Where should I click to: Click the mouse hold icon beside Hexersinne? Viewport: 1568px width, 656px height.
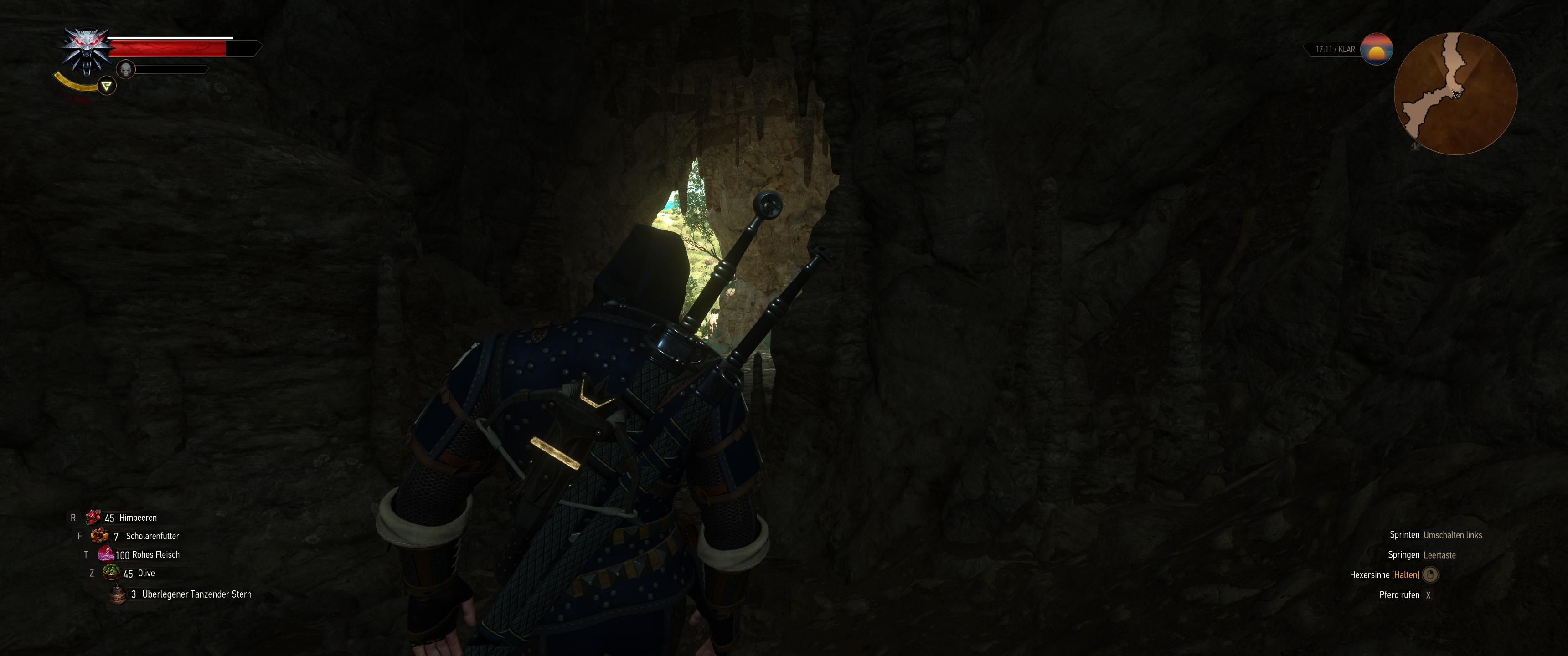click(x=1430, y=574)
